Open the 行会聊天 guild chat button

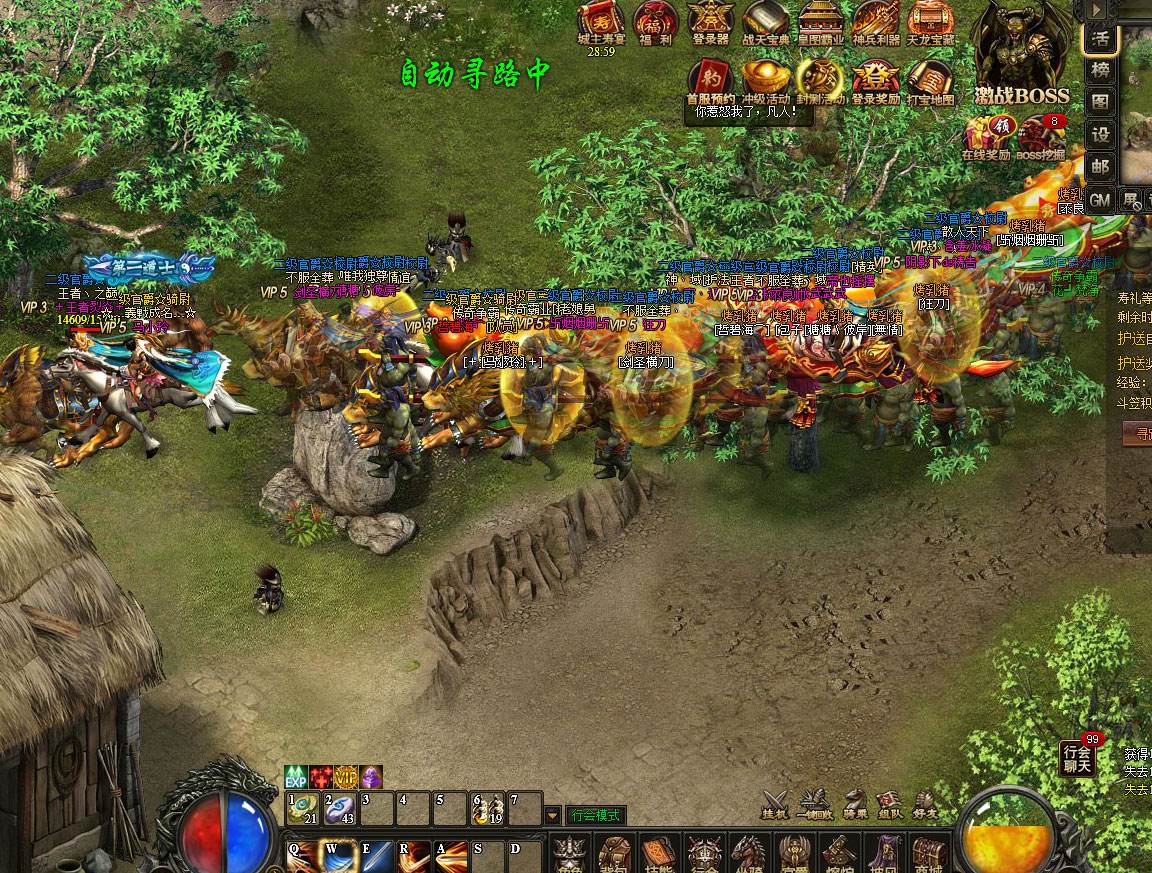click(x=1077, y=759)
